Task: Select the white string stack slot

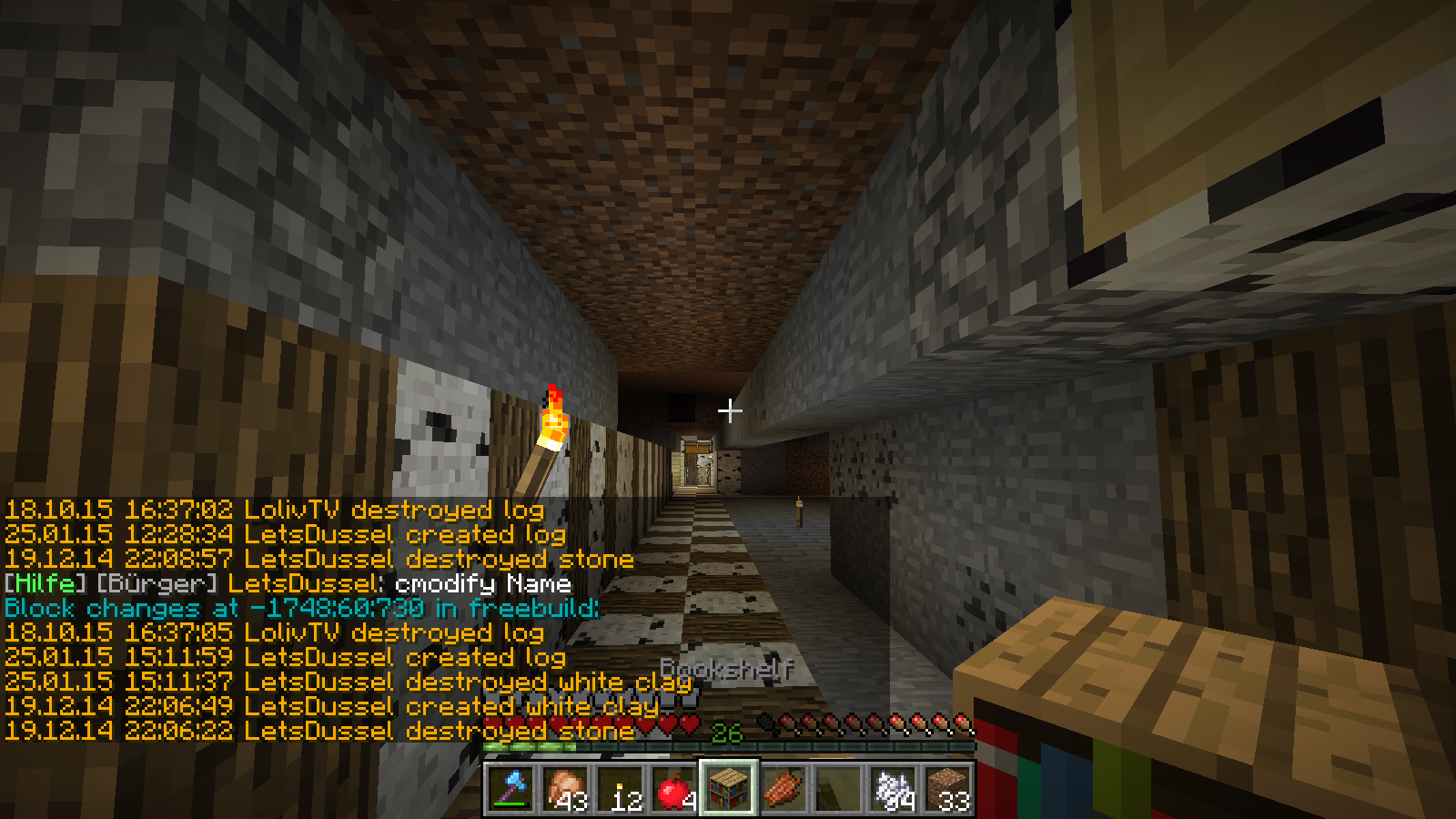Action: 893,788
